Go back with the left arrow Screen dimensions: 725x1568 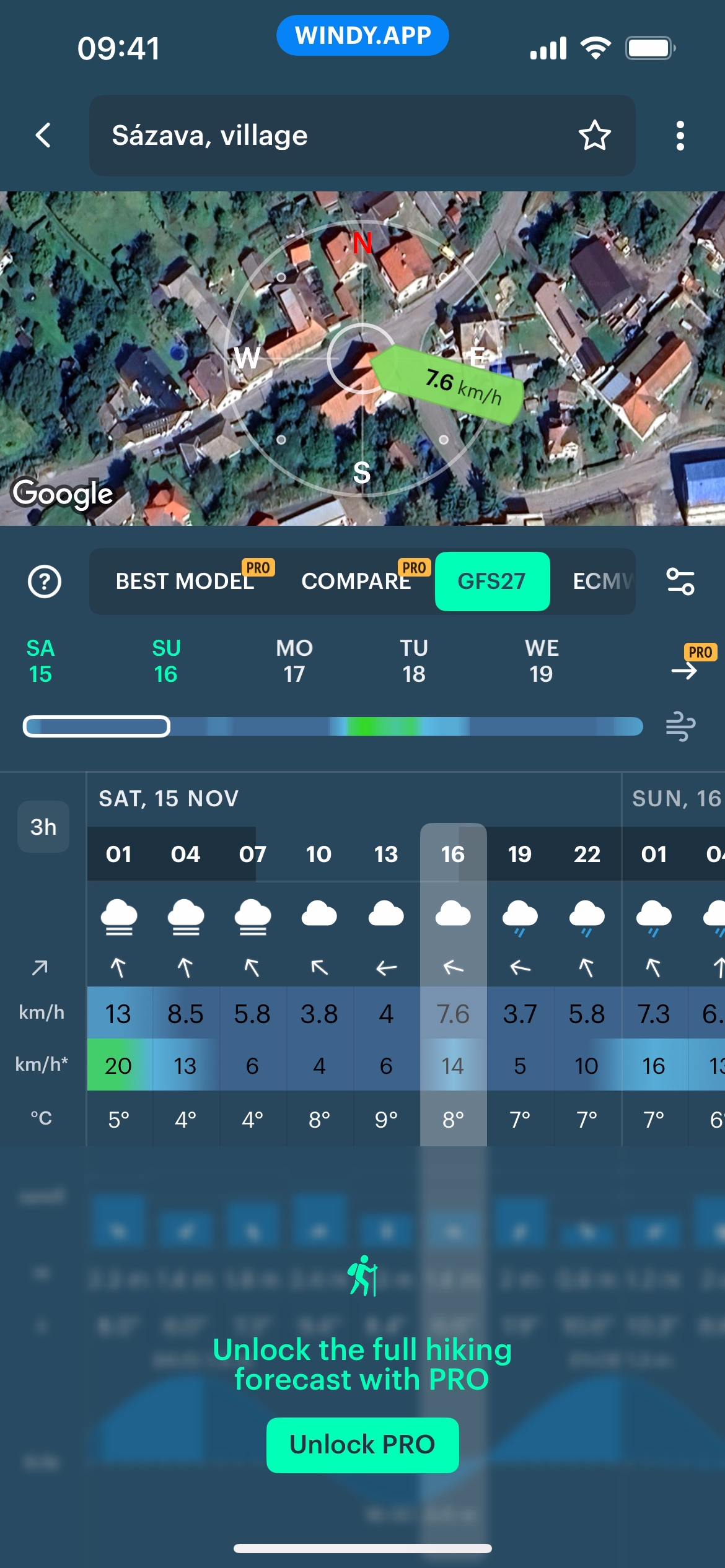(43, 135)
